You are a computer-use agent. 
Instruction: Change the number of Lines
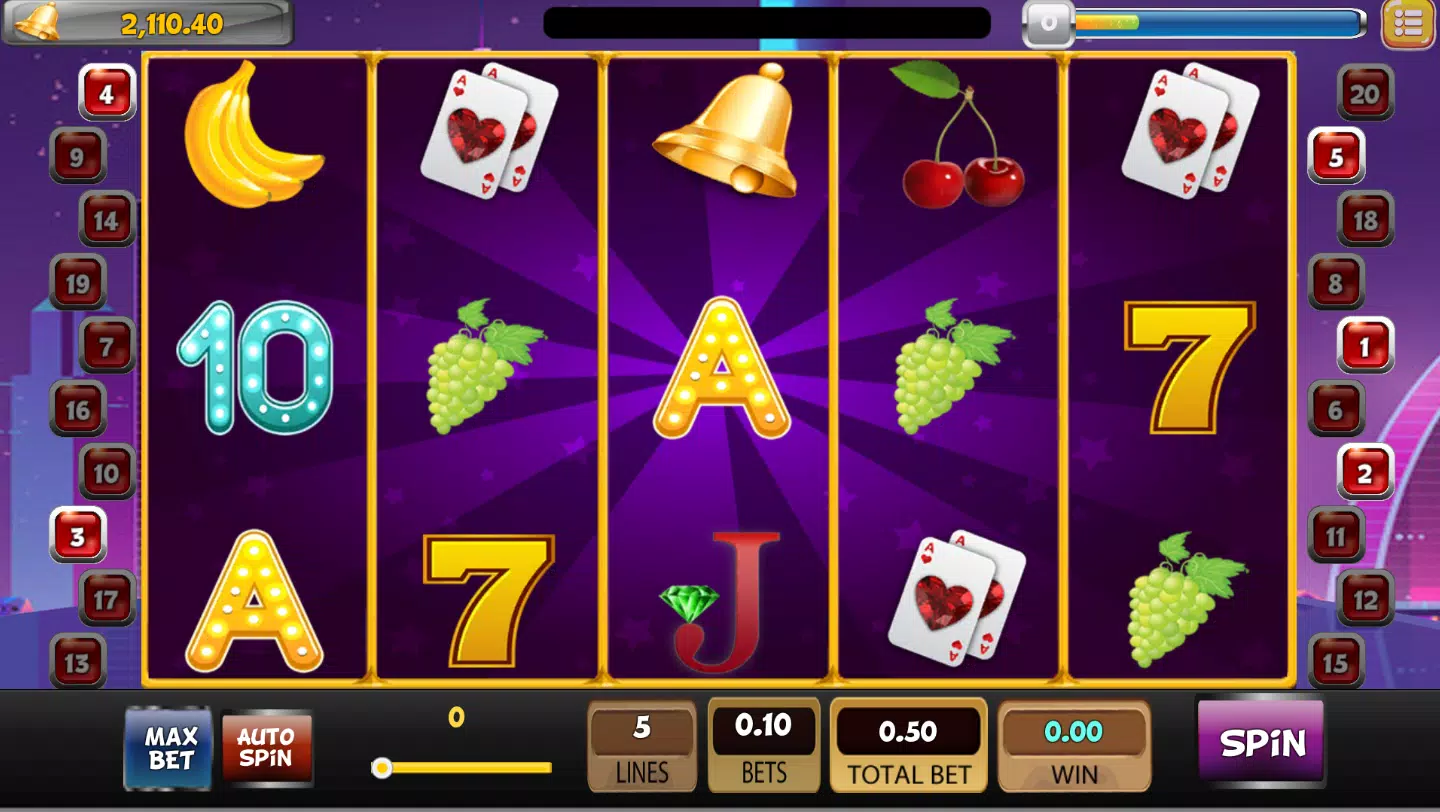642,745
